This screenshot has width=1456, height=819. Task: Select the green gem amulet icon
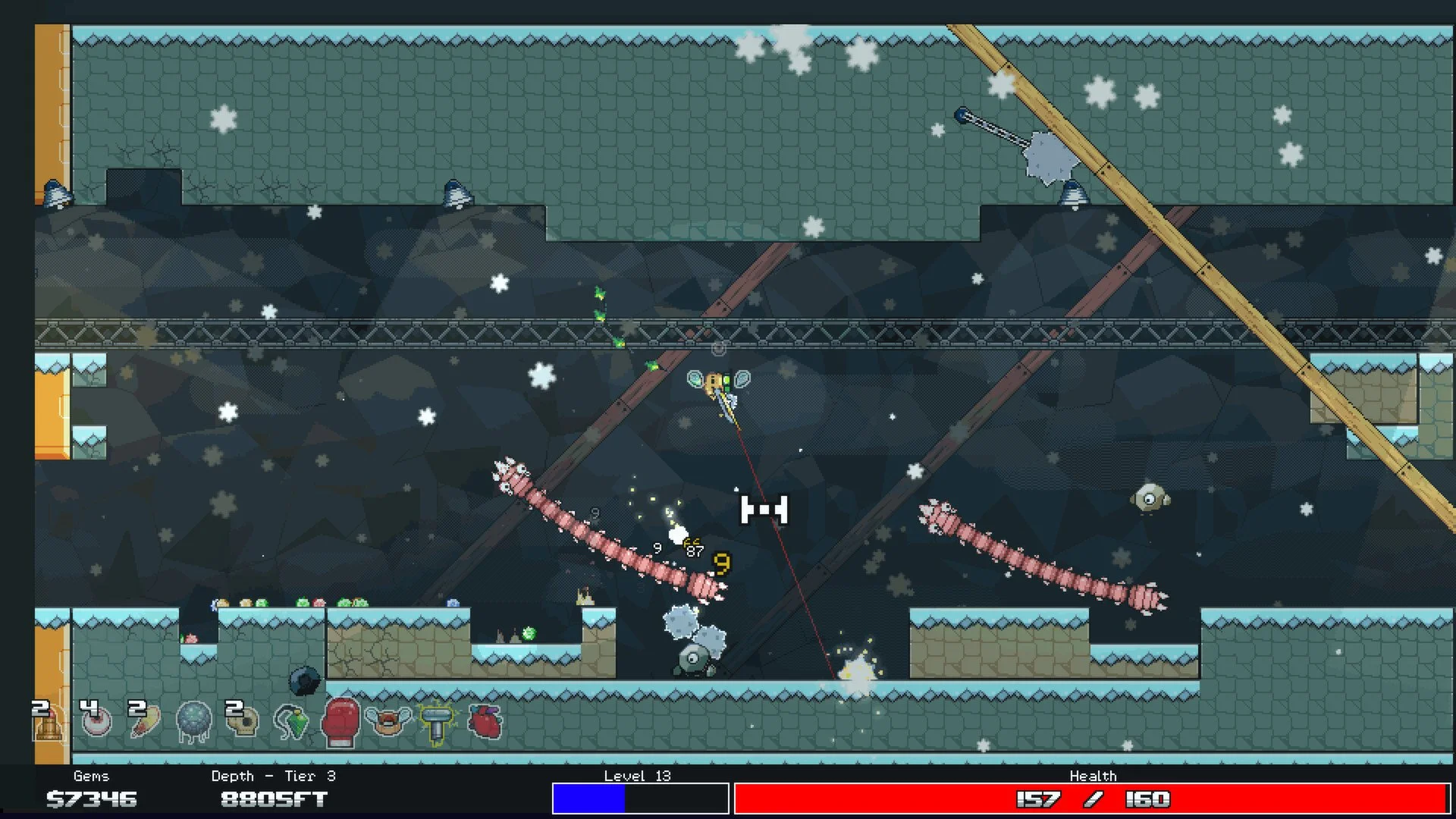tap(292, 722)
